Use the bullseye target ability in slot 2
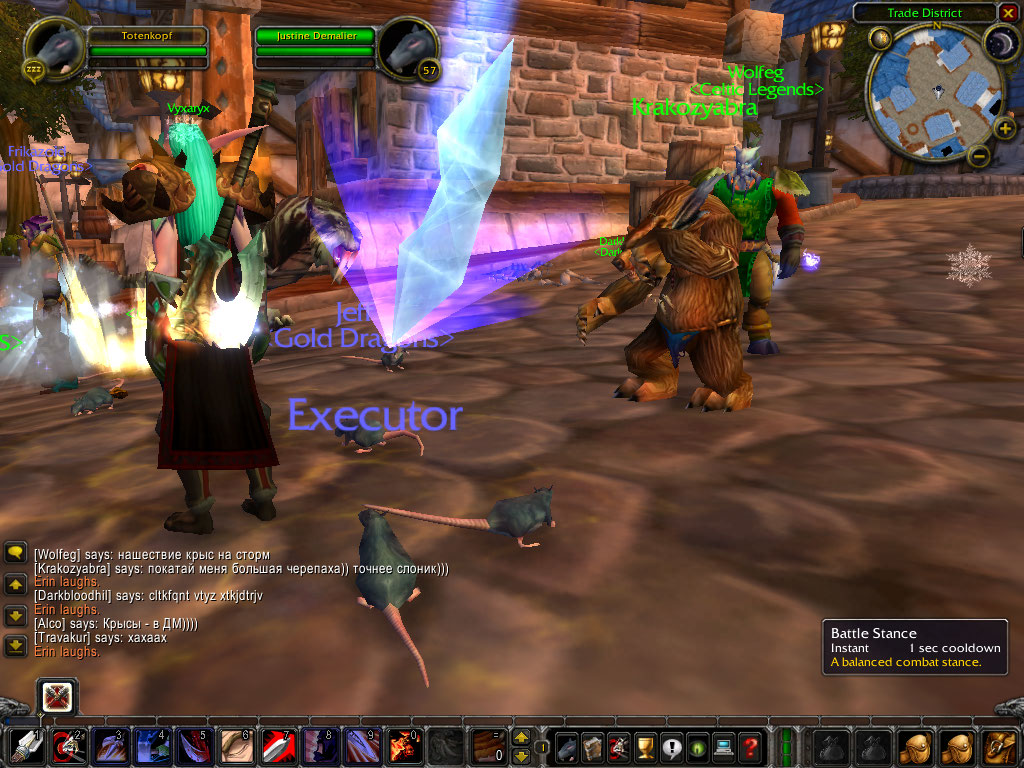 click(67, 747)
